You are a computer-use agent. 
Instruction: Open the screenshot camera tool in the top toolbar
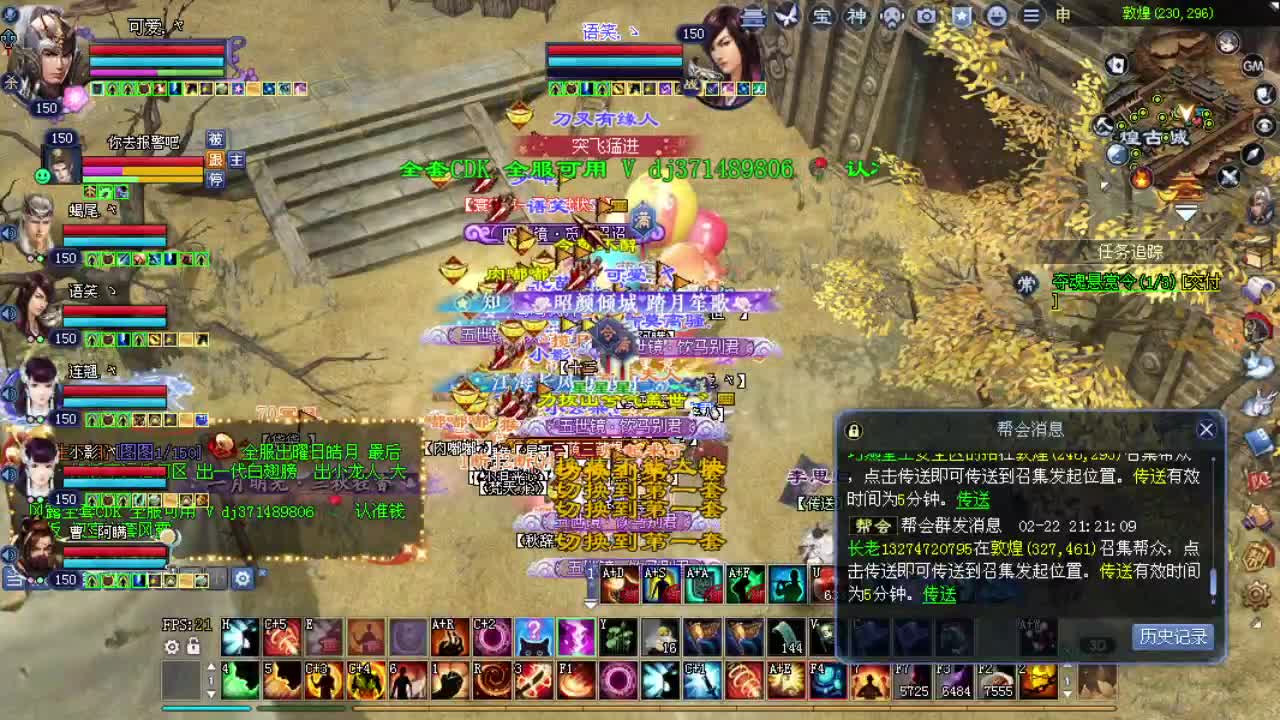coord(926,17)
